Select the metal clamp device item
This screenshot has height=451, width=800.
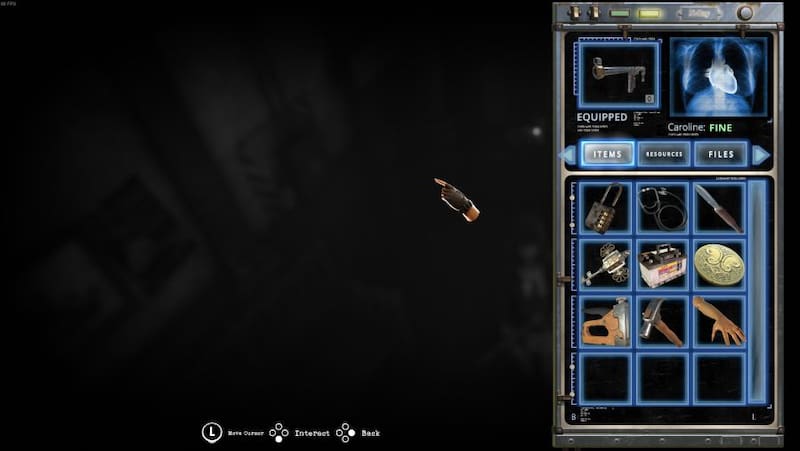[x=605, y=264]
